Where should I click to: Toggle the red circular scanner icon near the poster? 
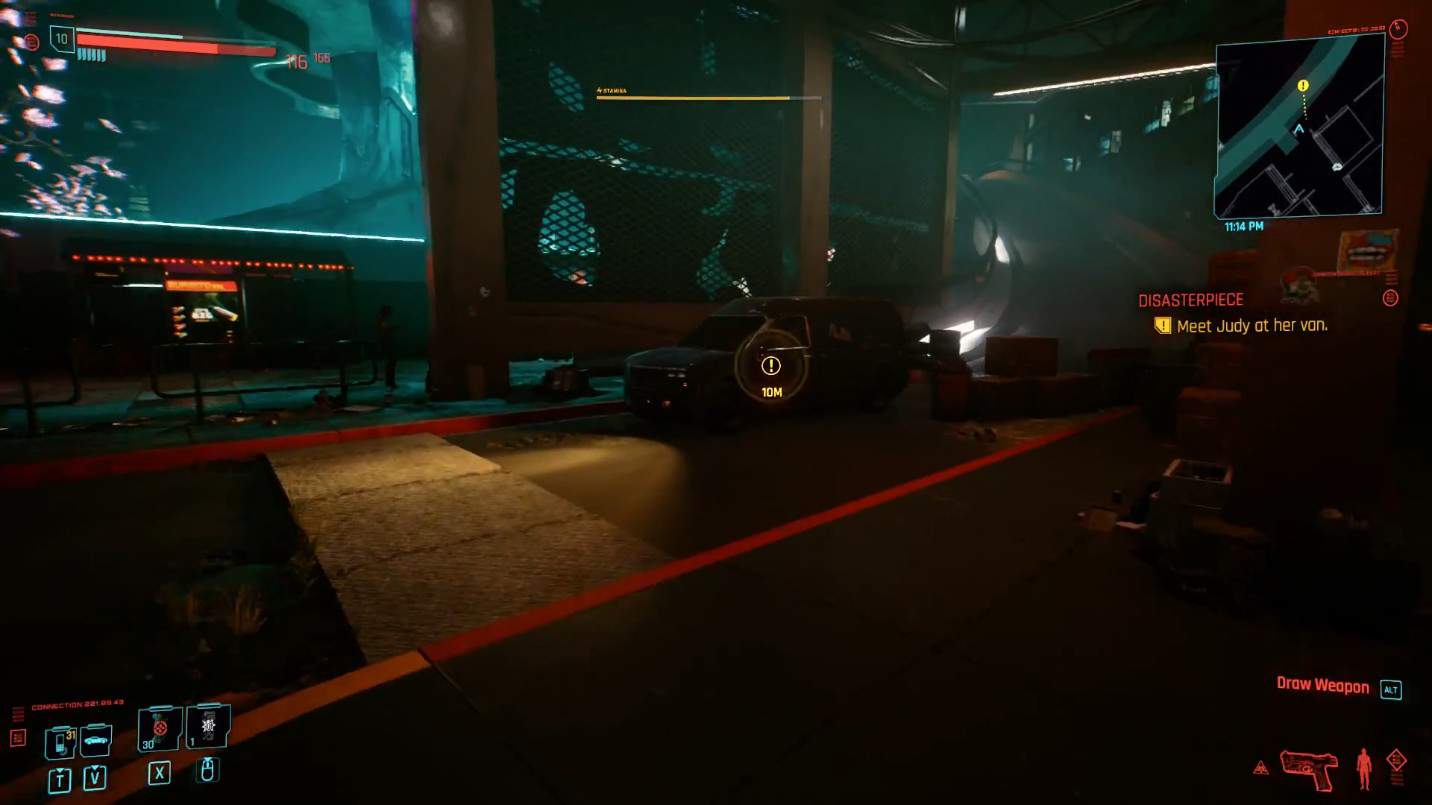tap(1389, 296)
